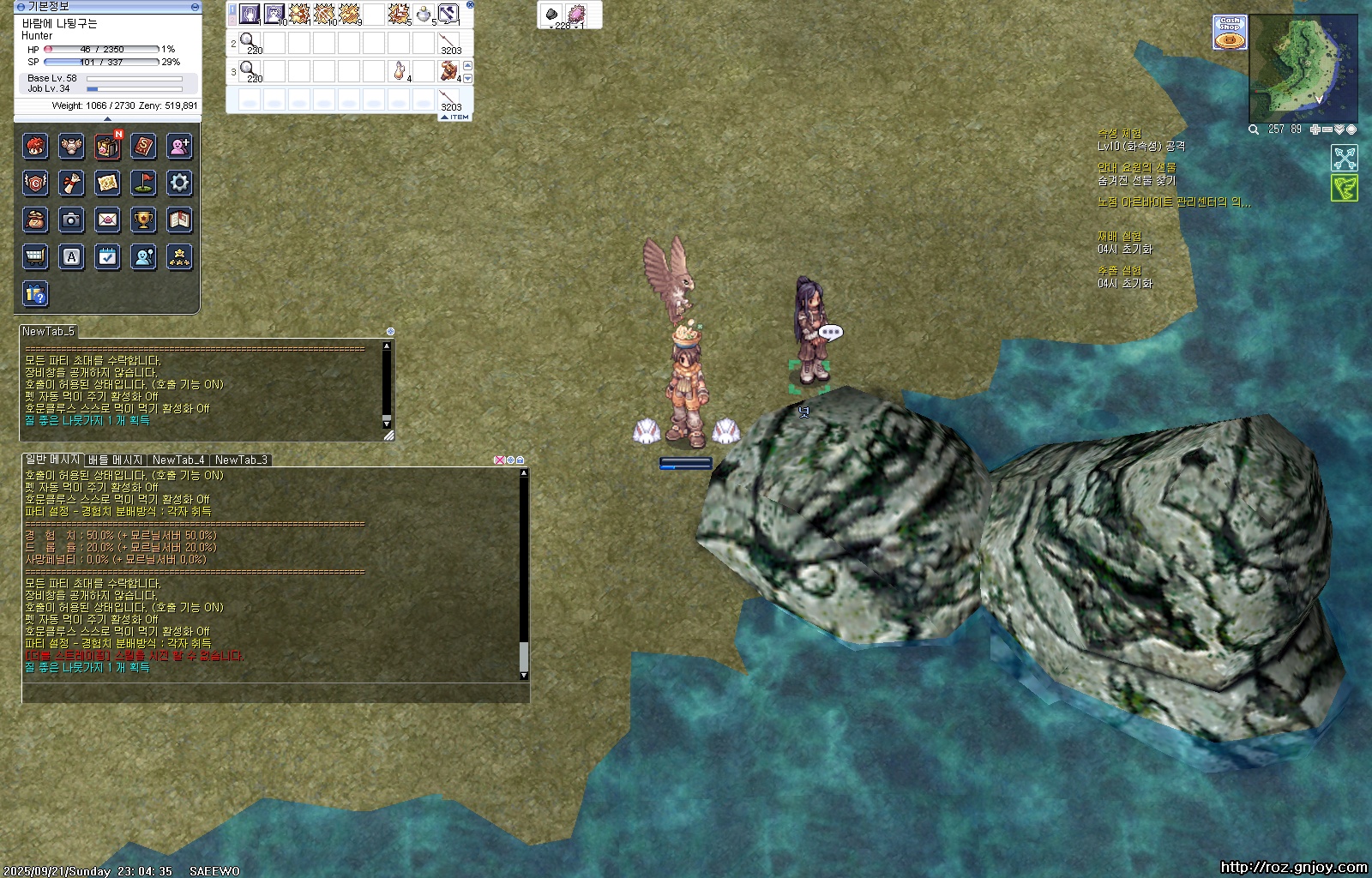
Task: Click the minimap zoom-in plus button
Action: 1315,129
